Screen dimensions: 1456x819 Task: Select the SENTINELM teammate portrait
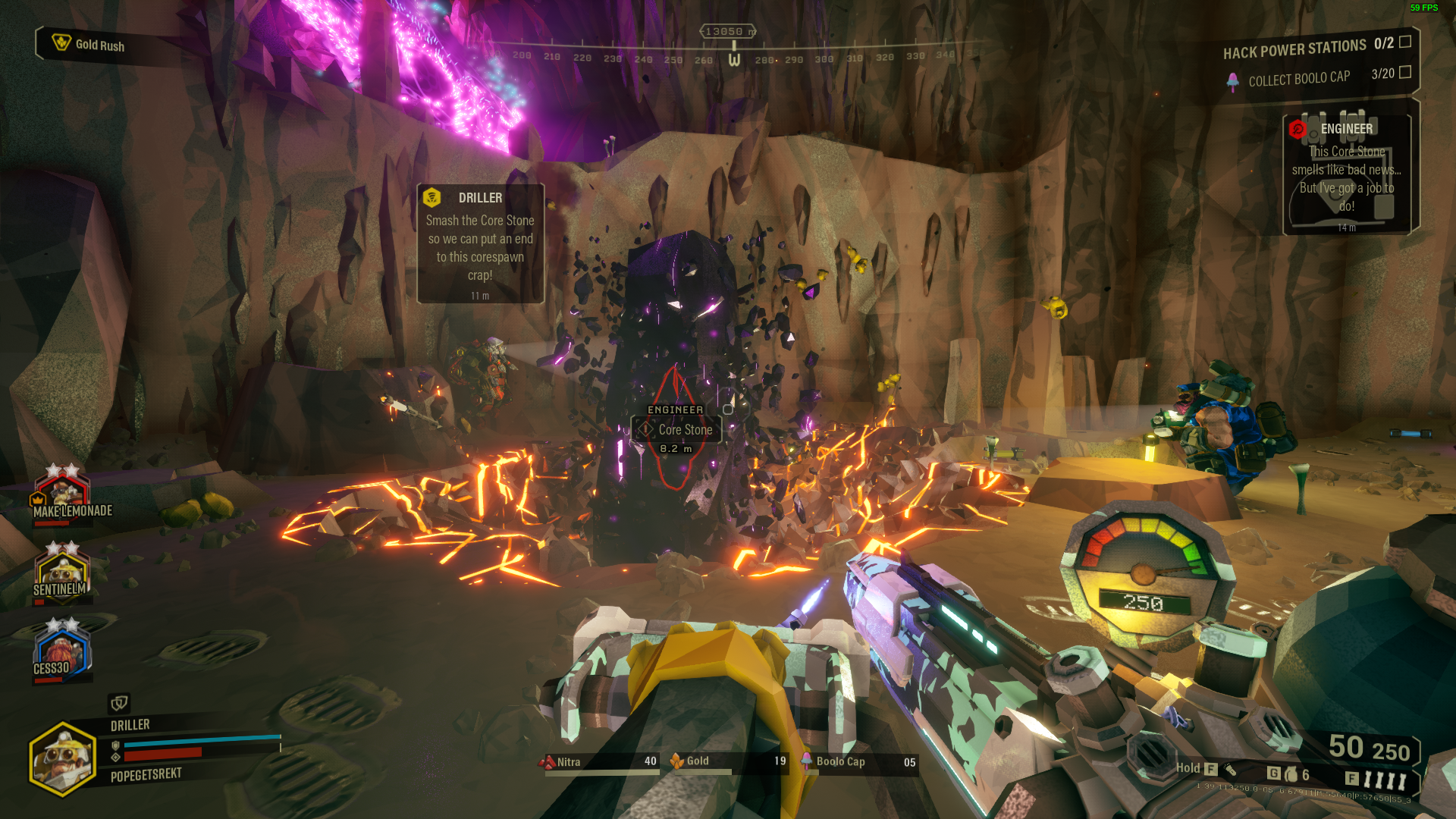point(62,573)
